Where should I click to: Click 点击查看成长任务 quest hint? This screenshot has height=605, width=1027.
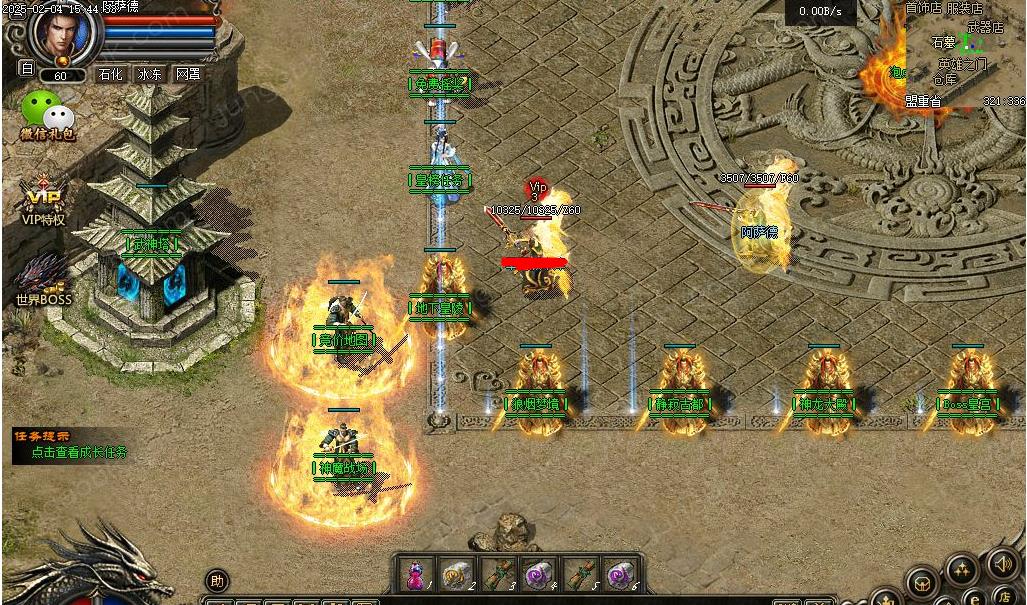79,452
